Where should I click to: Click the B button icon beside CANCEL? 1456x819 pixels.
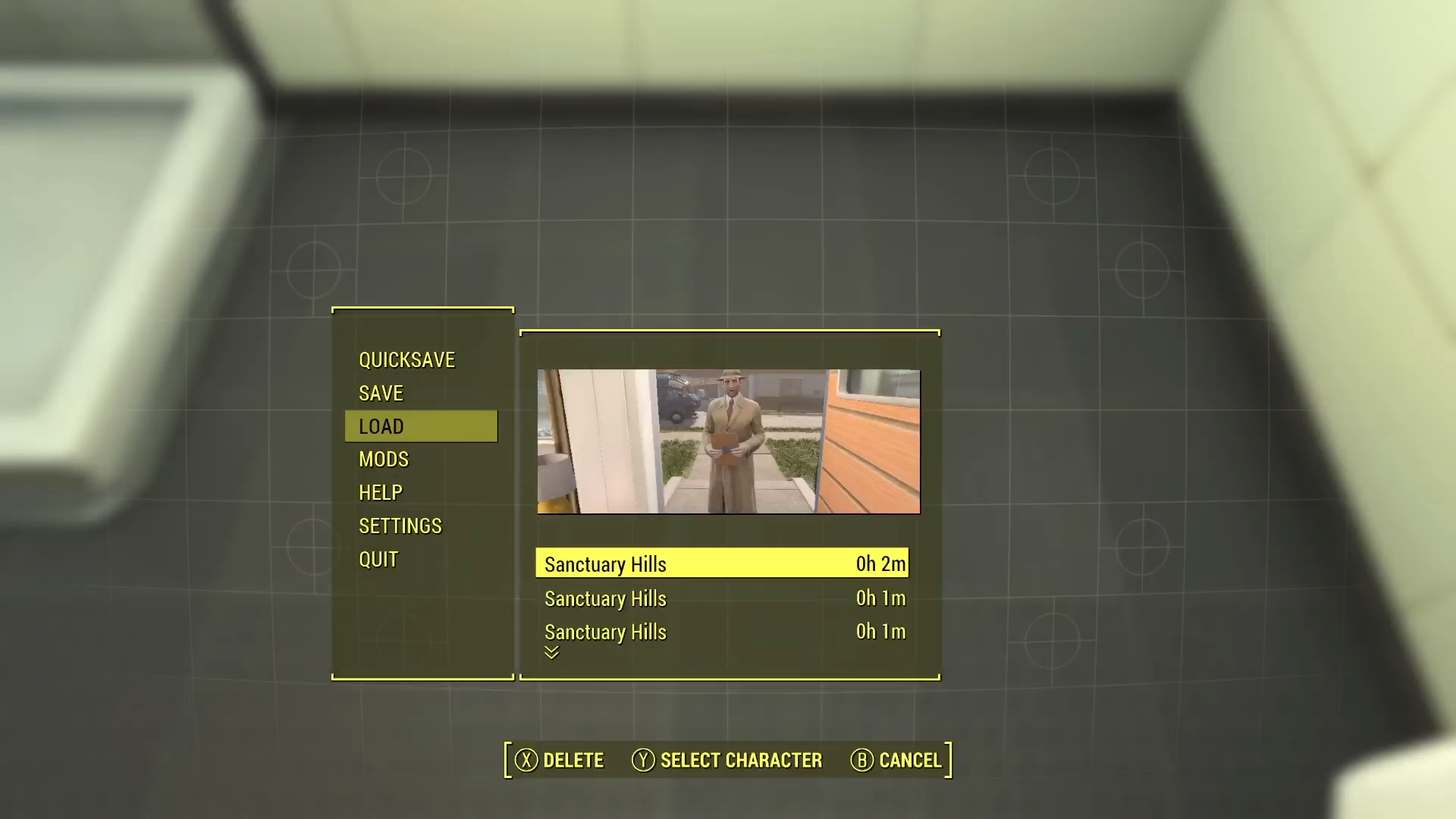[x=861, y=760]
